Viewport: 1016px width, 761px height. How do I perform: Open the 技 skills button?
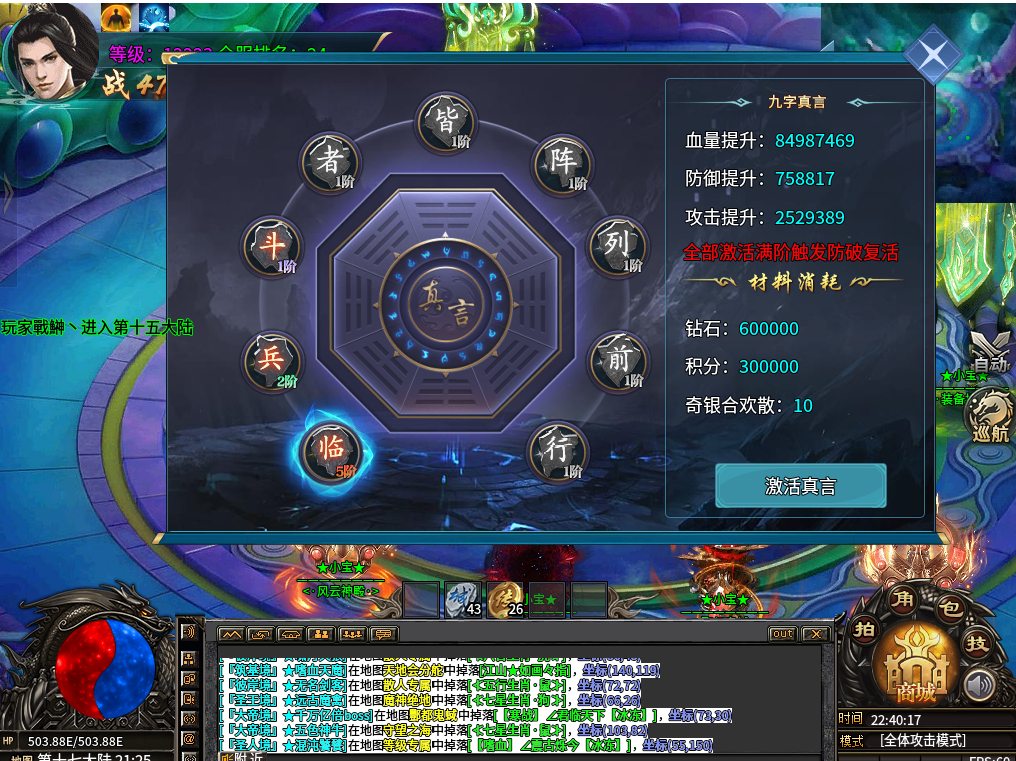[x=976, y=643]
